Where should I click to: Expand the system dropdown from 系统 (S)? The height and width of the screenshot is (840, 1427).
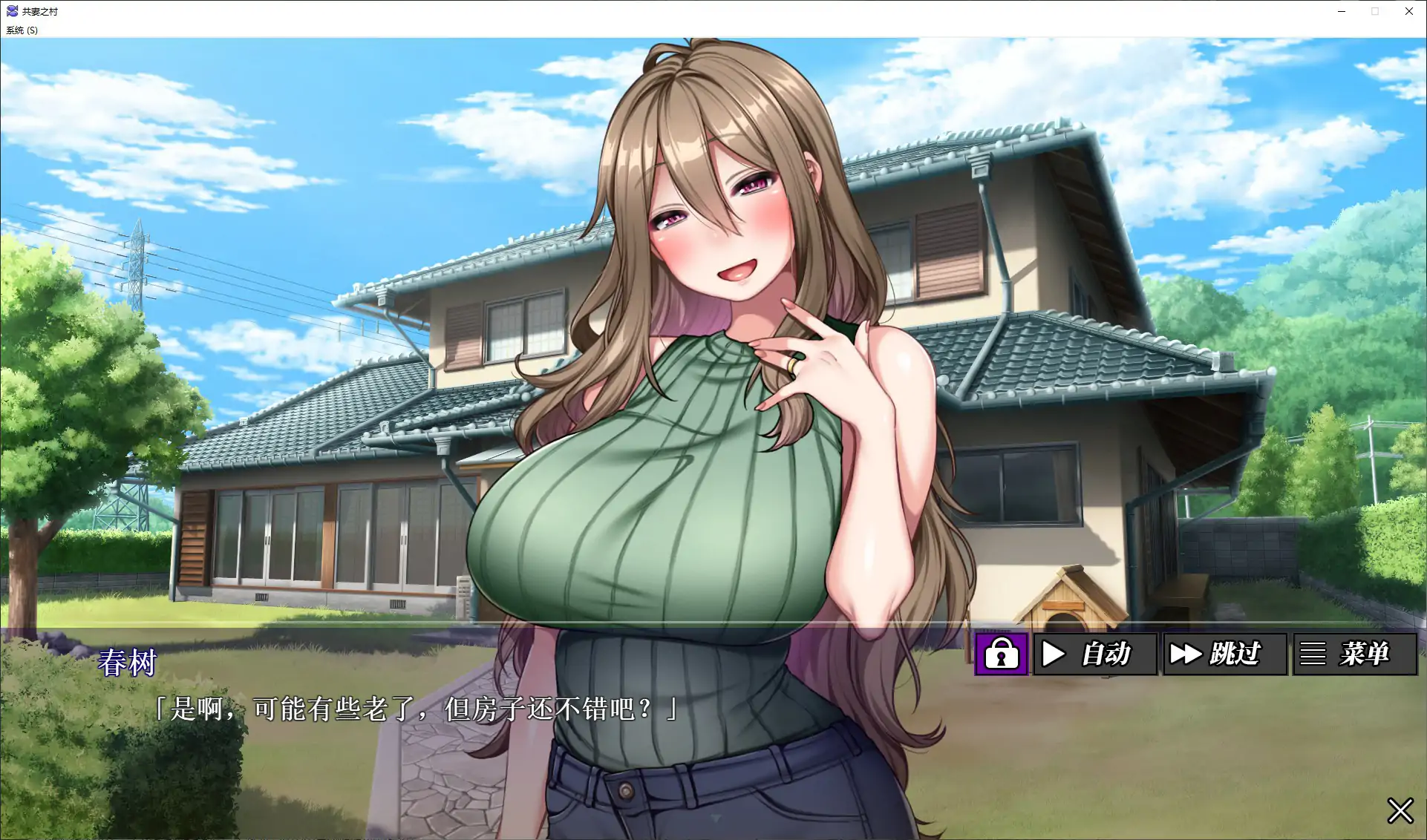click(x=19, y=30)
